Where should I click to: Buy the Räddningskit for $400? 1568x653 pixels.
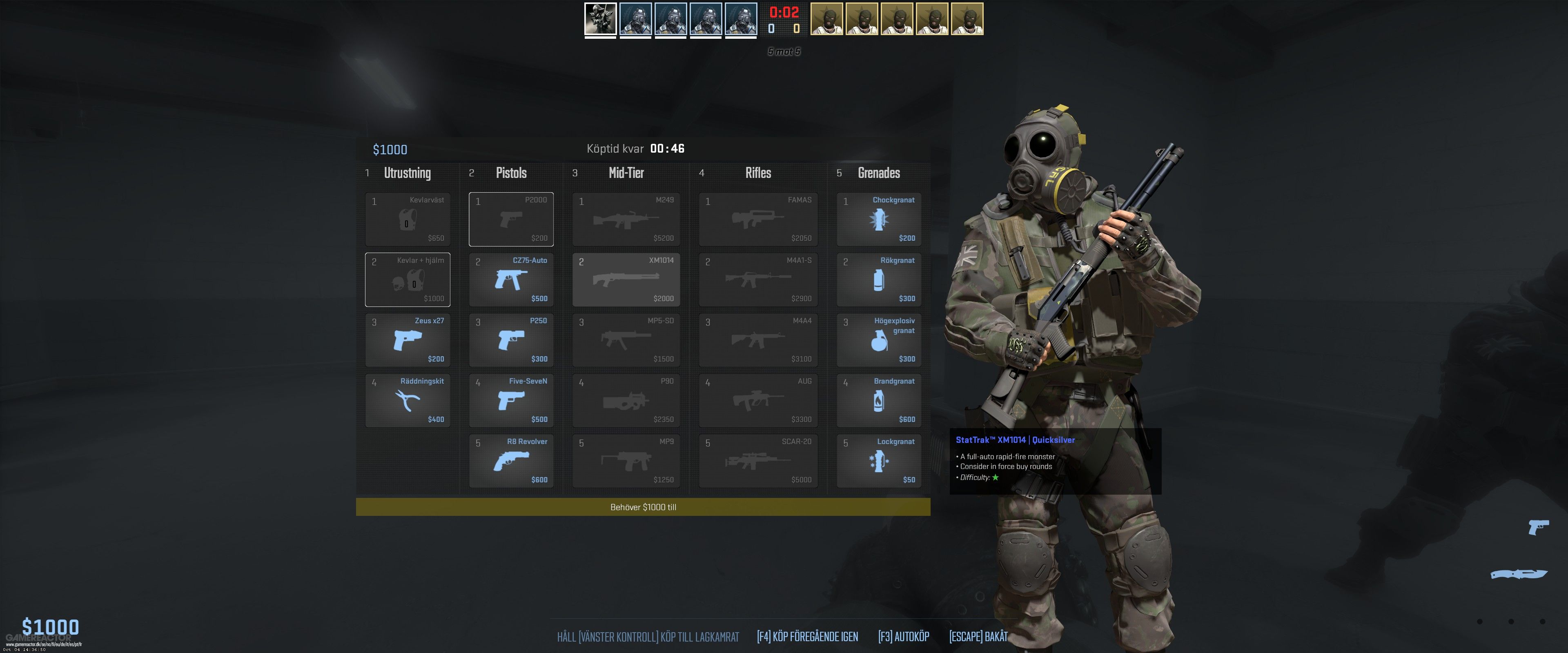(x=407, y=400)
